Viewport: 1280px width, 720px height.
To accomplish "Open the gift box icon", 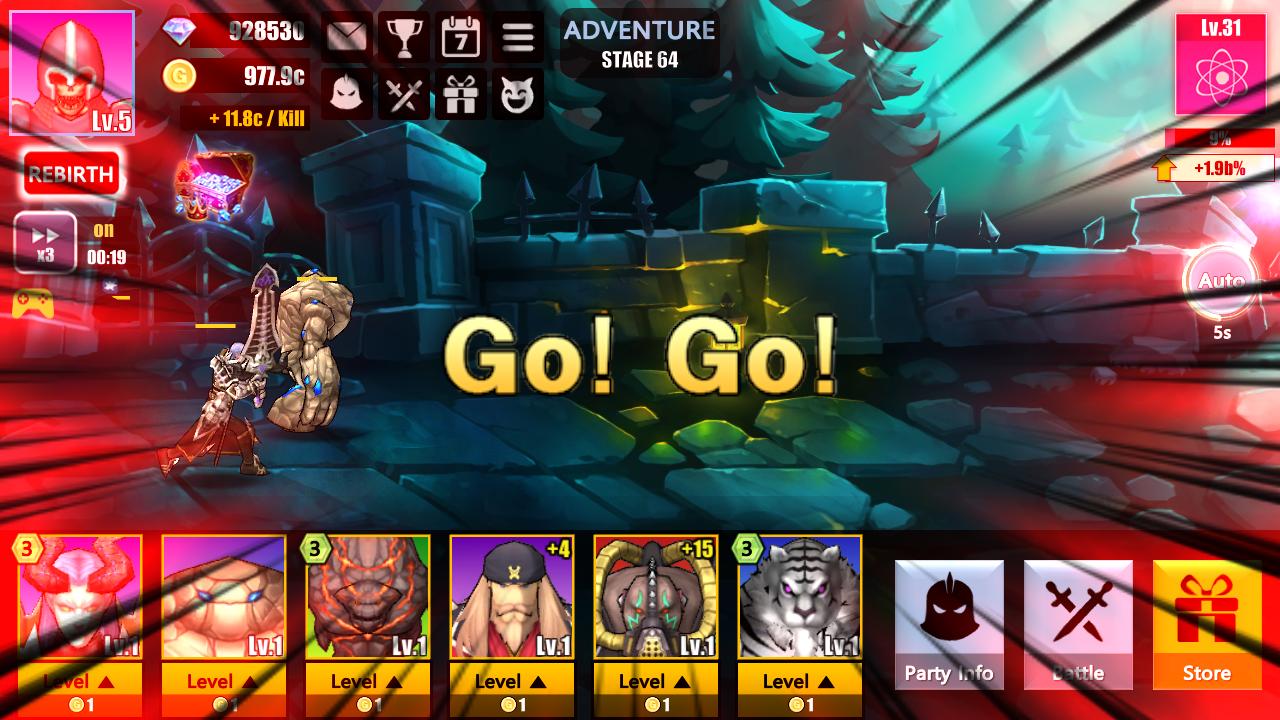I will tap(461, 95).
